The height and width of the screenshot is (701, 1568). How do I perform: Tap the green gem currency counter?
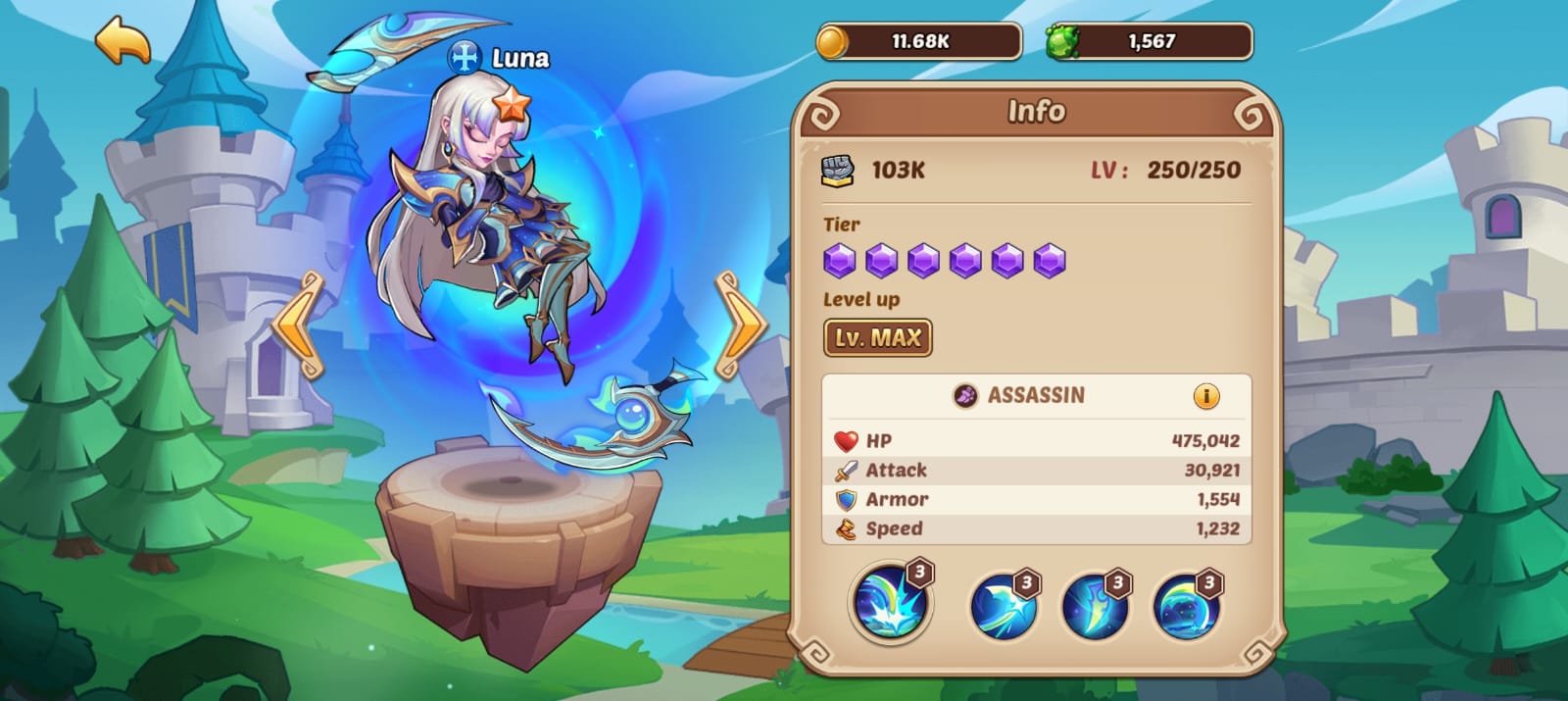1149,42
